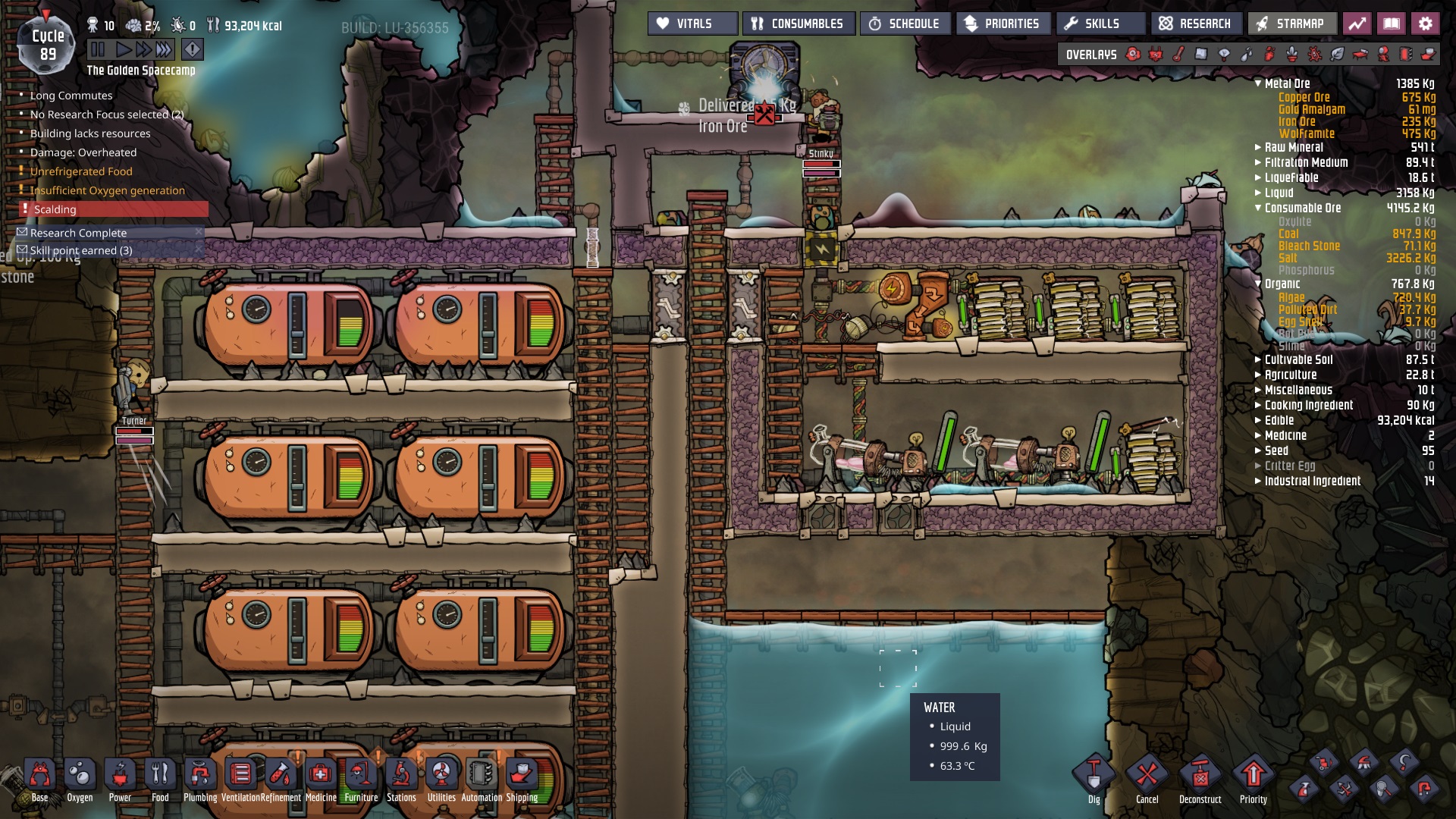The height and width of the screenshot is (819, 1456).
Task: Collapse the Metal Ore resource category
Action: click(1258, 84)
